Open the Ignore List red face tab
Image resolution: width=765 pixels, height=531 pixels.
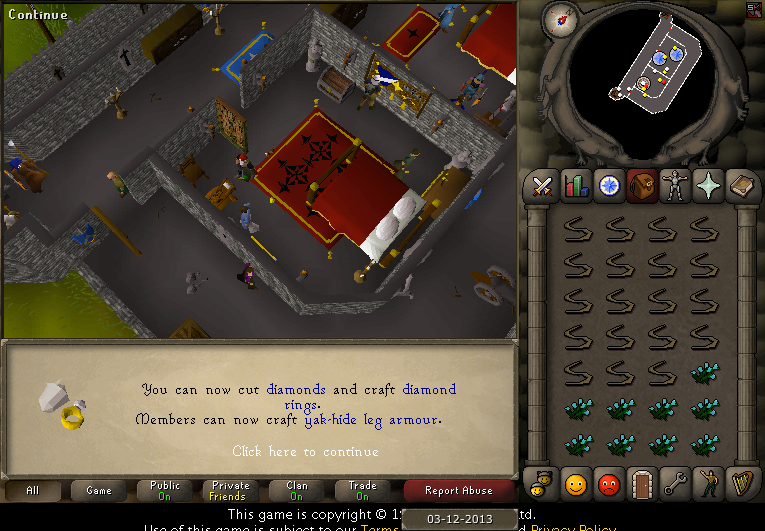pos(609,483)
